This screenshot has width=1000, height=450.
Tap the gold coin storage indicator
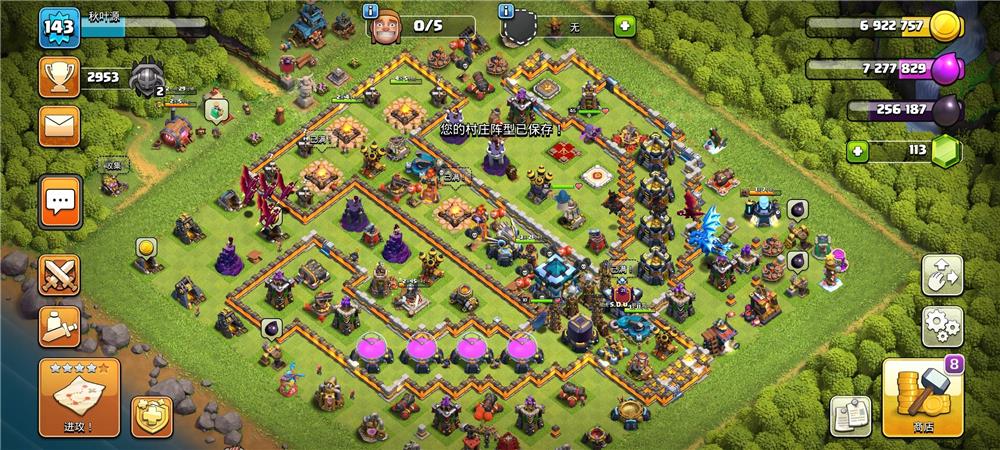click(x=944, y=27)
